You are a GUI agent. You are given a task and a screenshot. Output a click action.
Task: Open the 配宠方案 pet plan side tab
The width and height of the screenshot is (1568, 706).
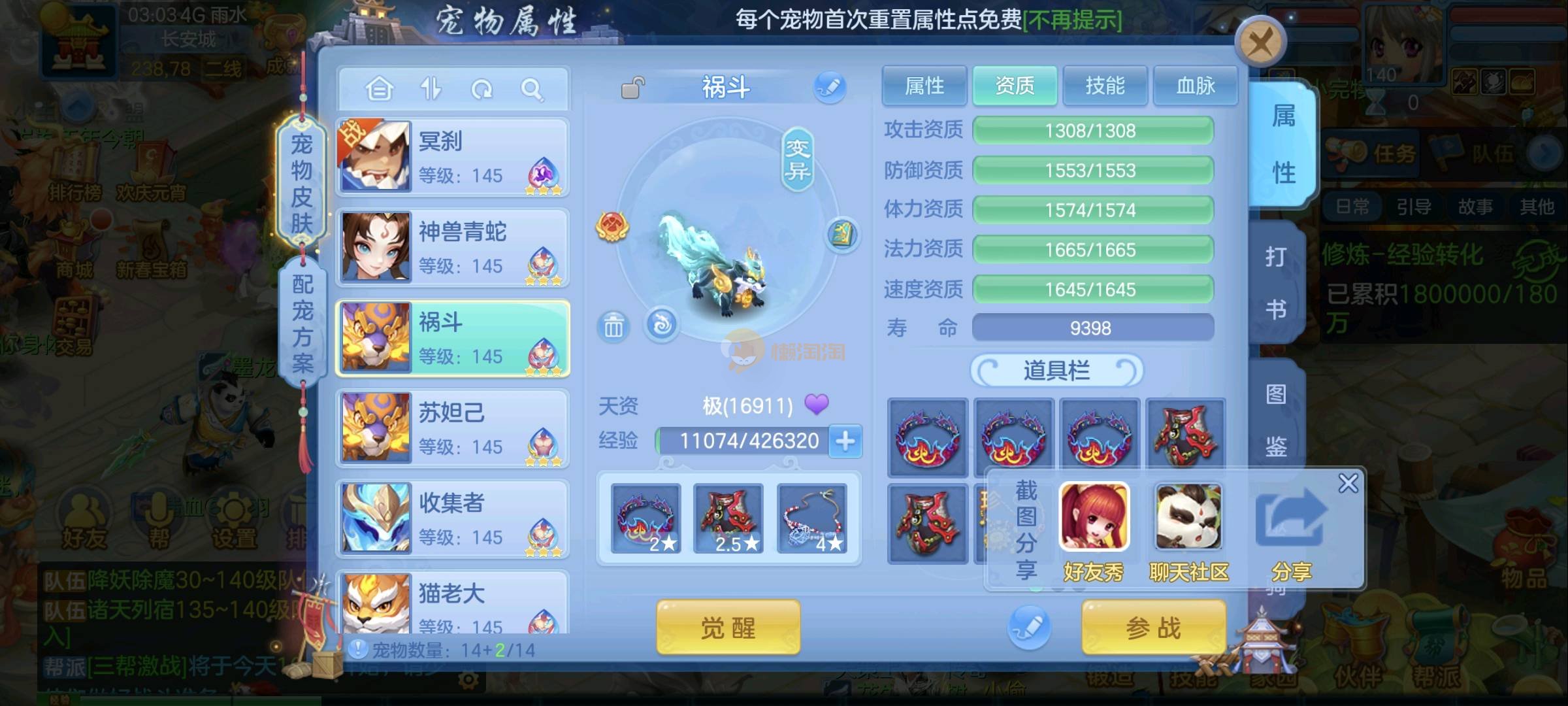(x=302, y=324)
